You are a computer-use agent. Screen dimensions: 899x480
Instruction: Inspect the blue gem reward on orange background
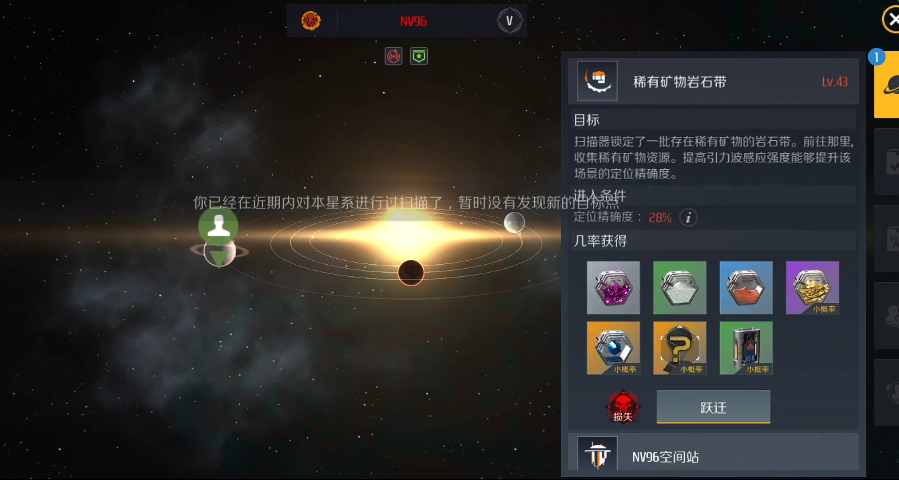pos(613,347)
